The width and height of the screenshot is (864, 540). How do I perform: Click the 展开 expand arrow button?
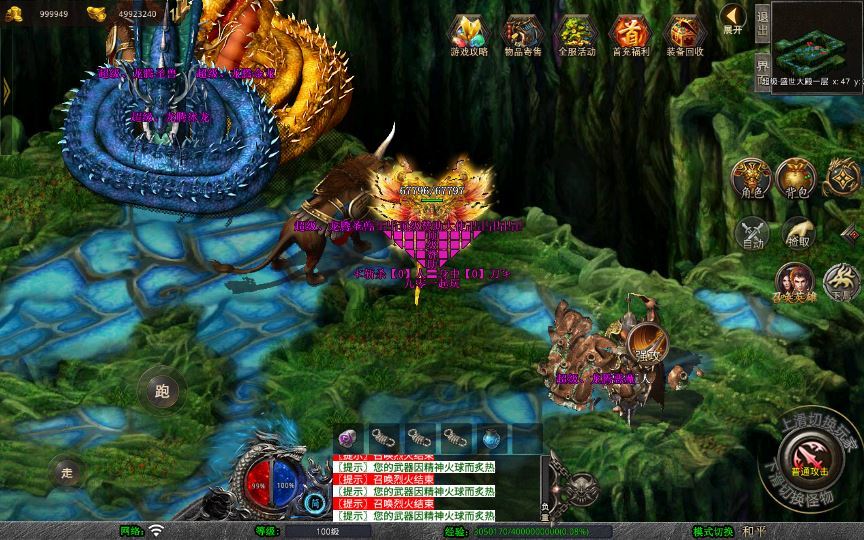(733, 18)
